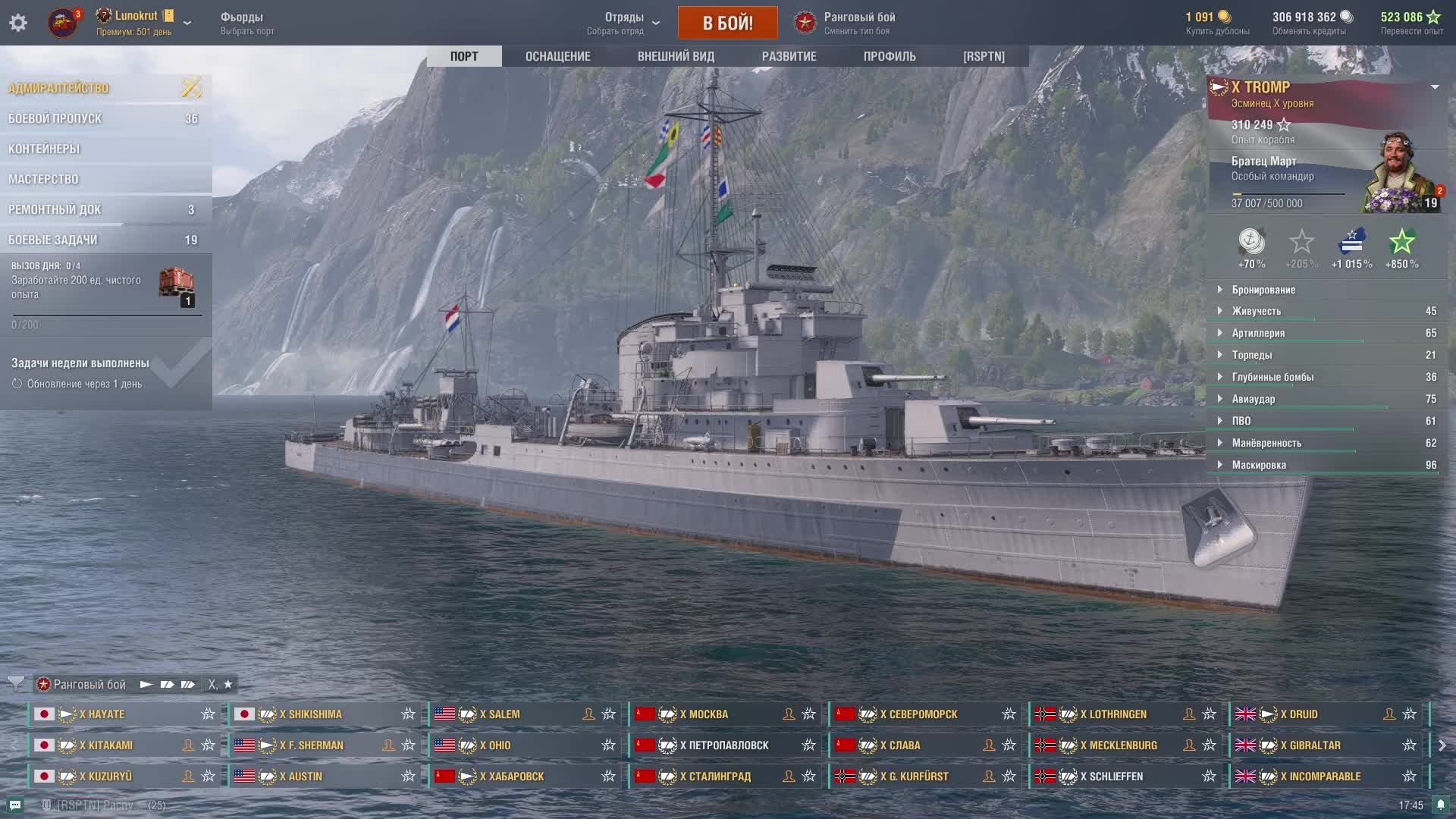
Task: Select the X SALEM ship in carousel
Action: click(504, 714)
